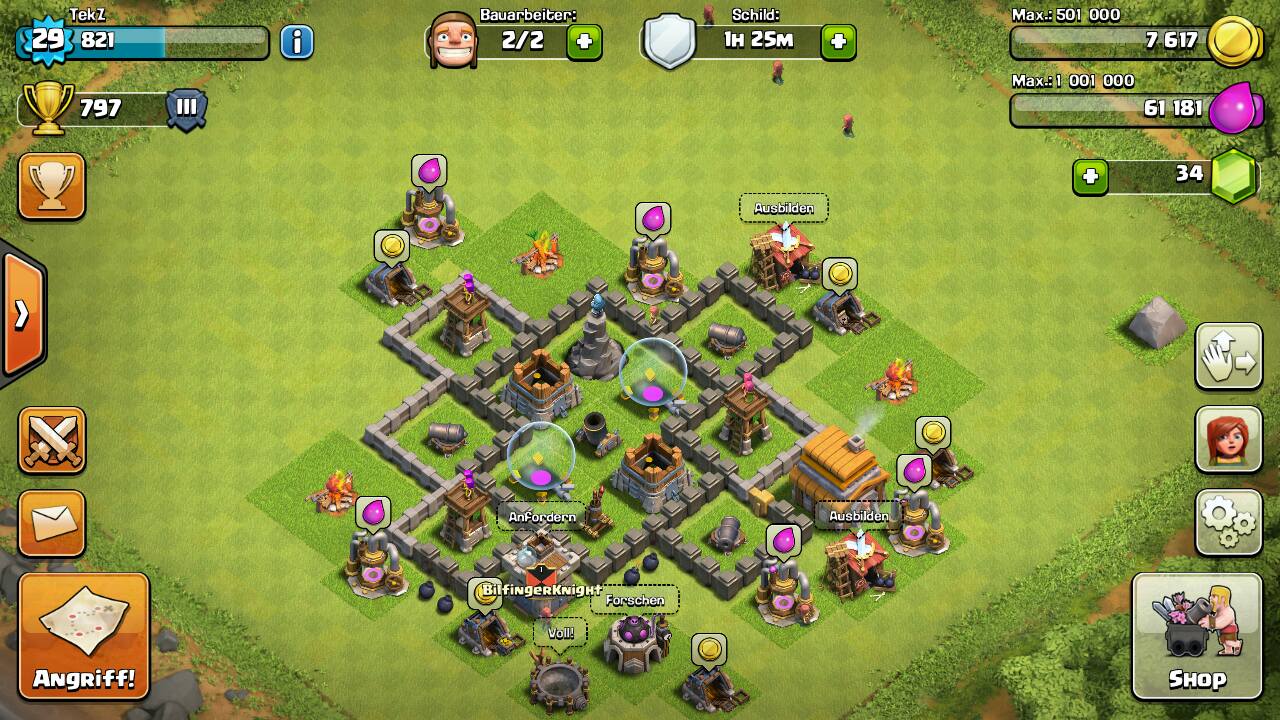The width and height of the screenshot is (1280, 720).
Task: Buy more shield with the green plus
Action: click(838, 42)
